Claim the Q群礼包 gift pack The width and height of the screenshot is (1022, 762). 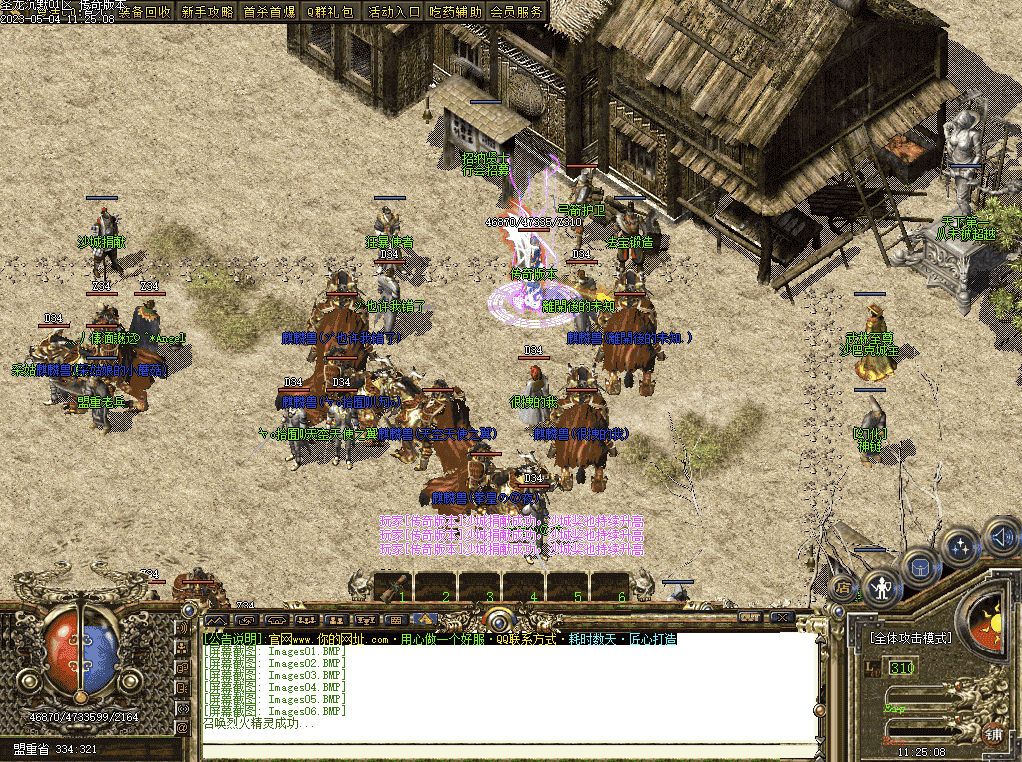tap(330, 12)
